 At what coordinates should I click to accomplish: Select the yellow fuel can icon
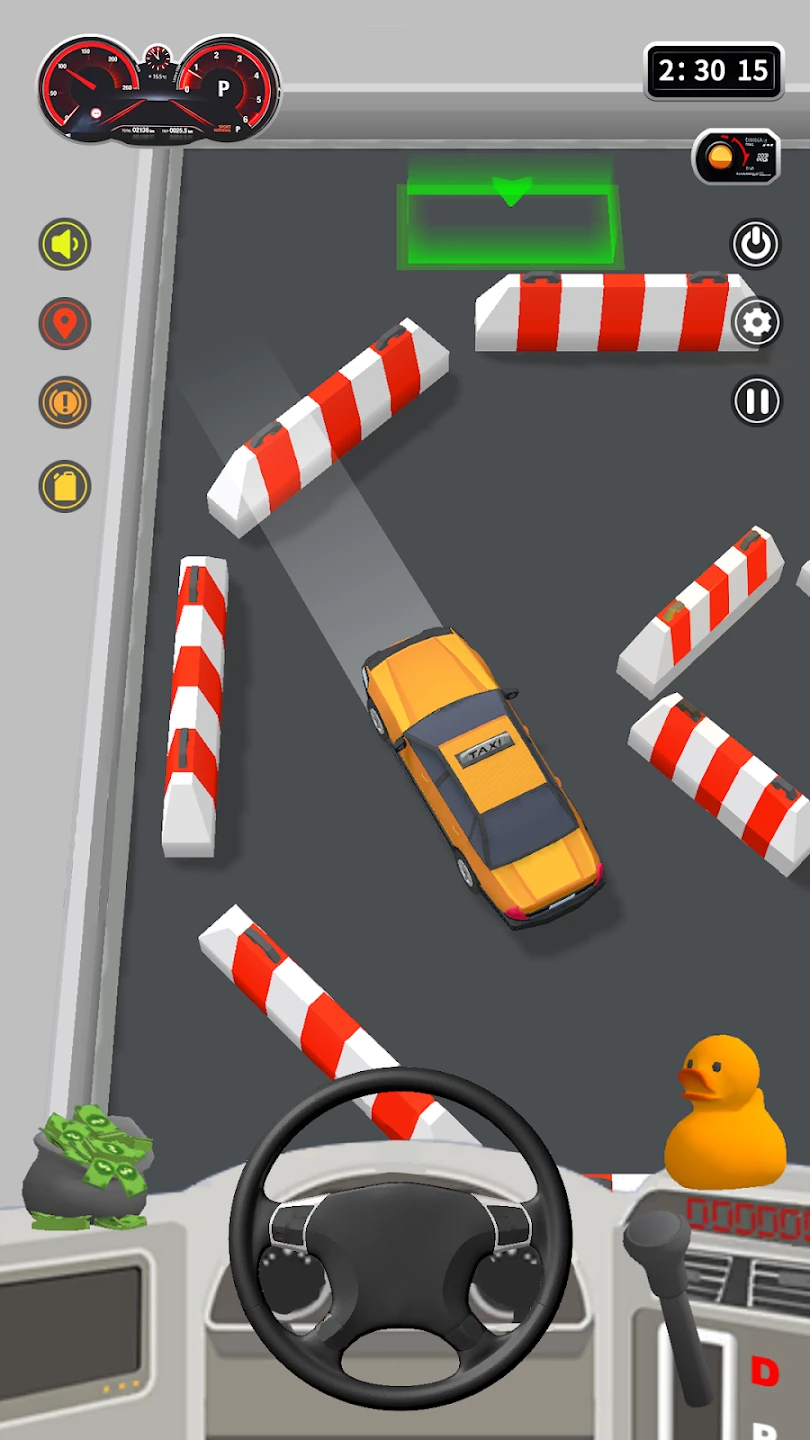[65, 486]
